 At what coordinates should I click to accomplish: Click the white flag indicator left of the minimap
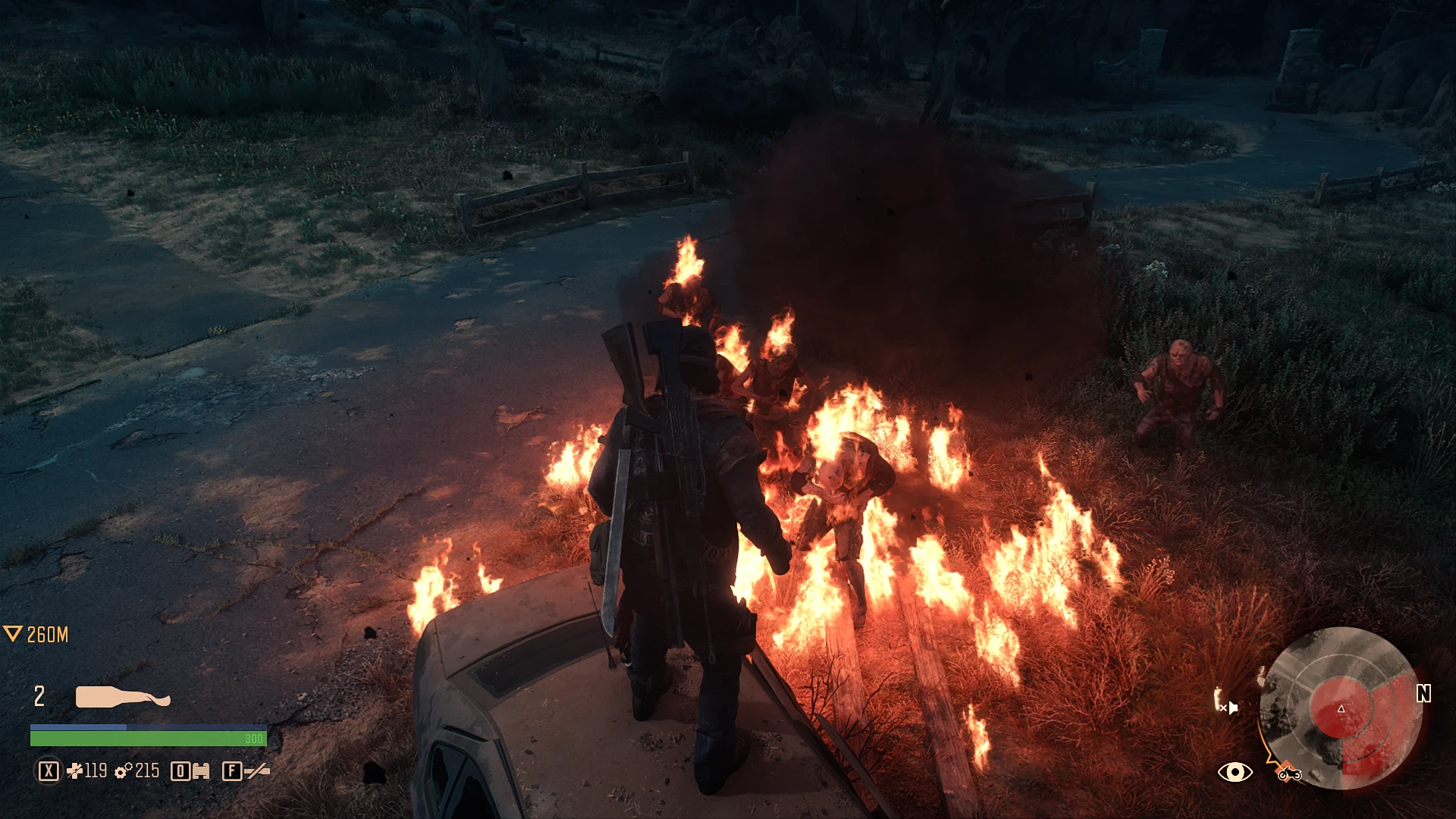[x=1232, y=707]
